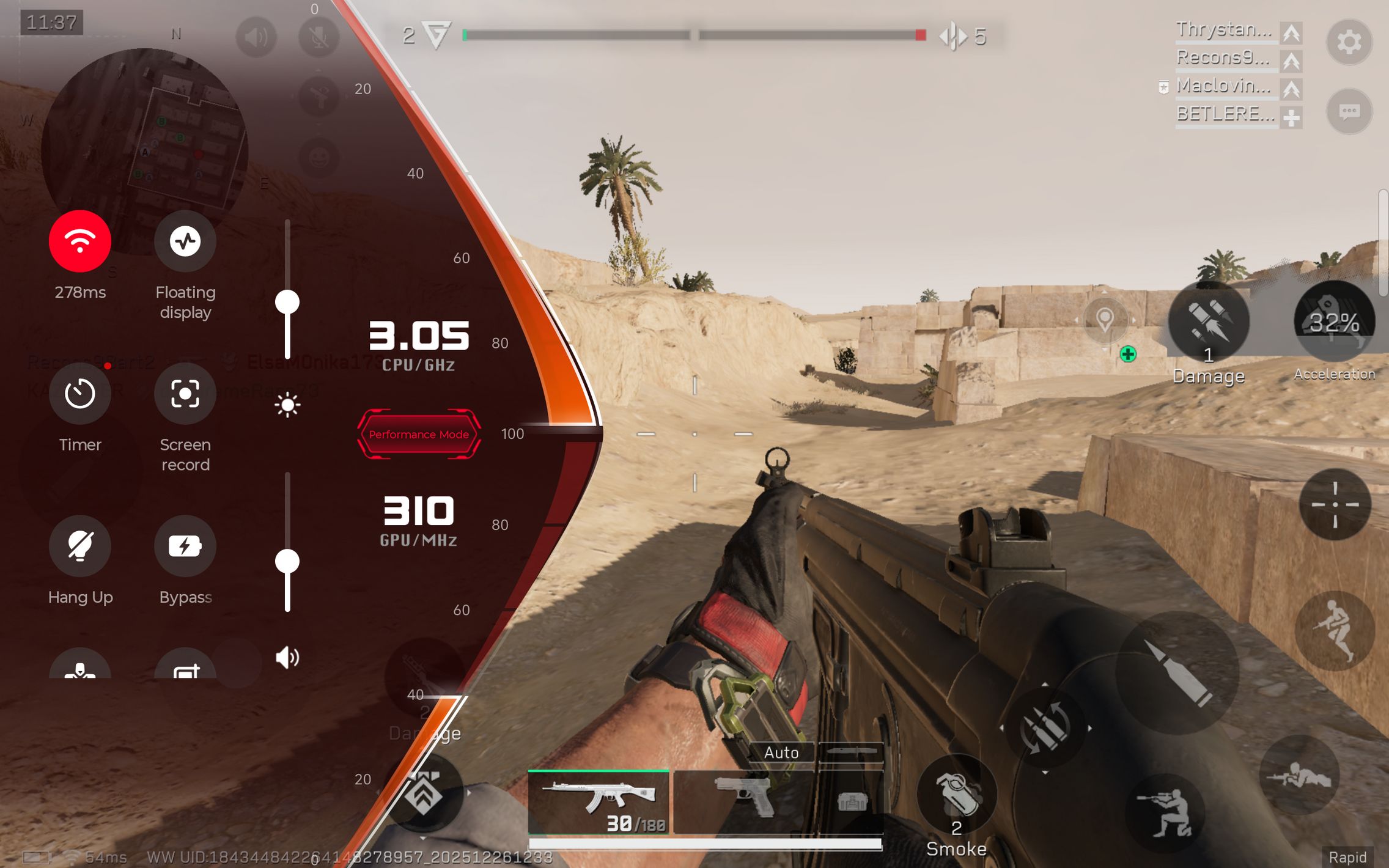Go prone with the lying soldier icon
The width and height of the screenshot is (1389, 868).
tap(1299, 775)
